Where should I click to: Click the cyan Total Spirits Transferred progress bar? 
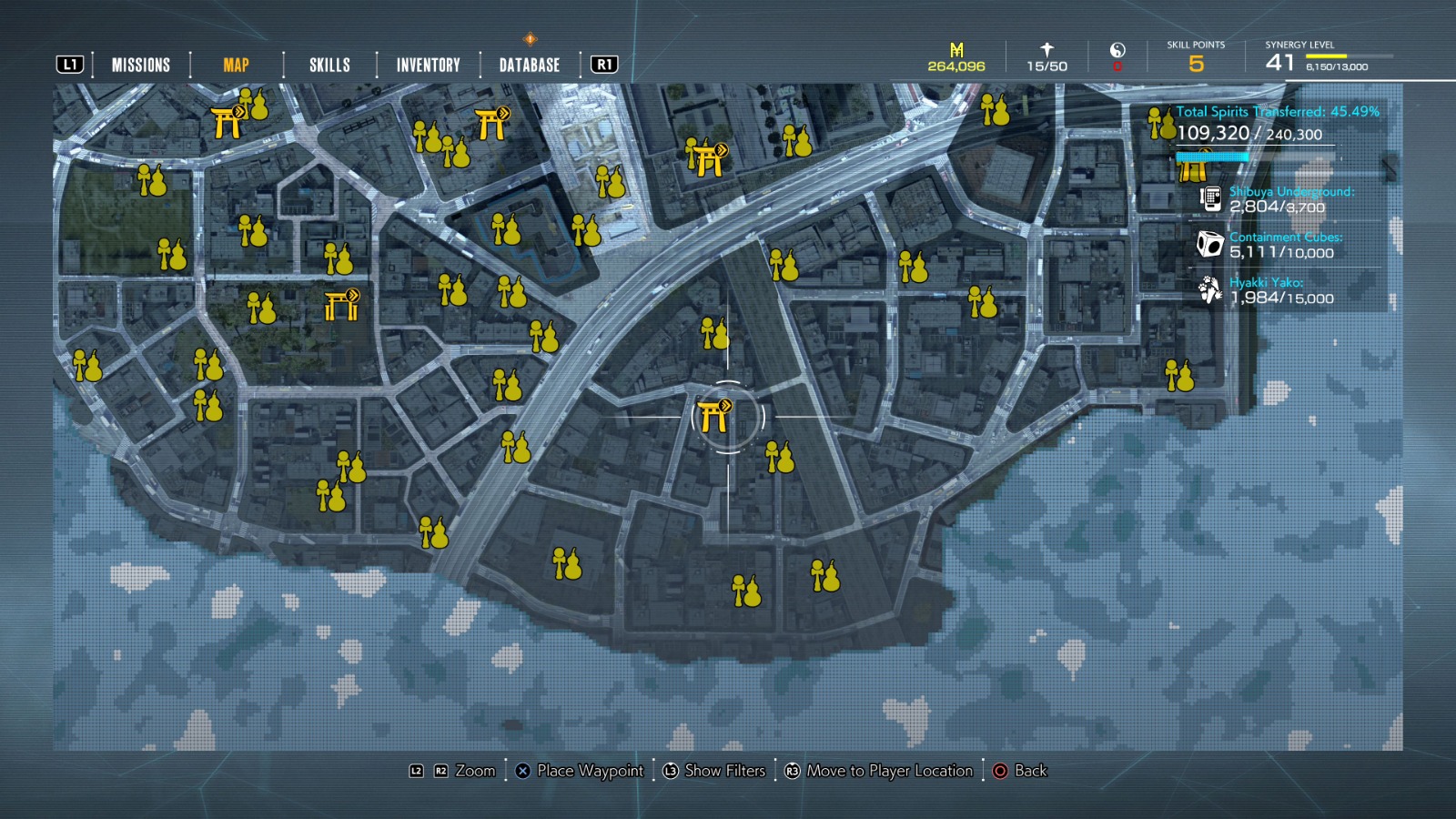1210,155
